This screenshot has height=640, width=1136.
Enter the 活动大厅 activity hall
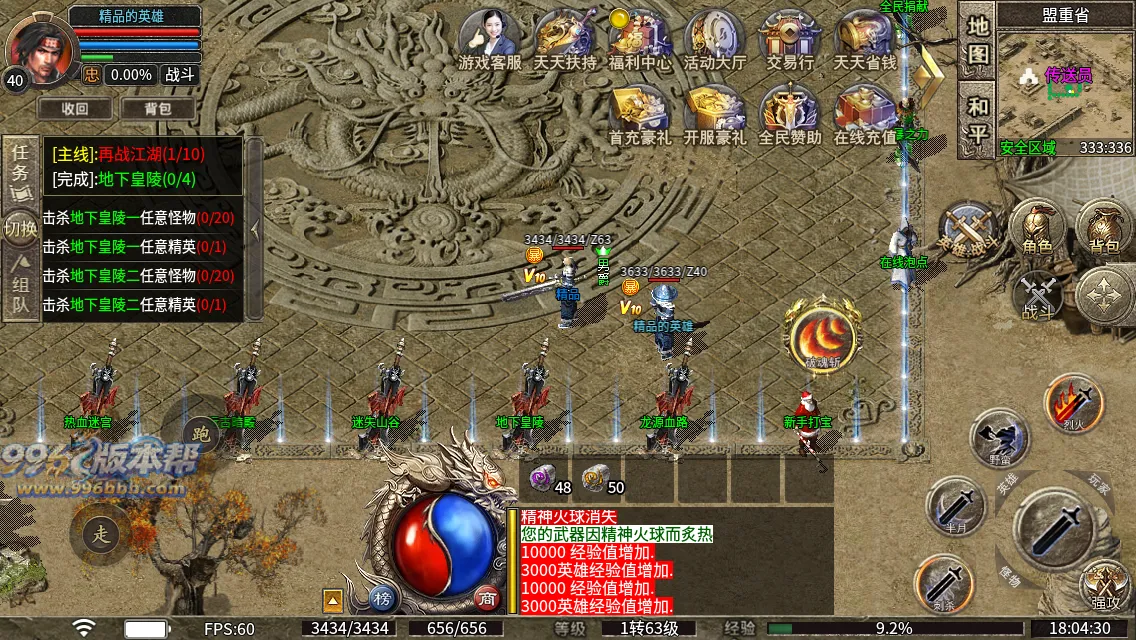[x=714, y=38]
